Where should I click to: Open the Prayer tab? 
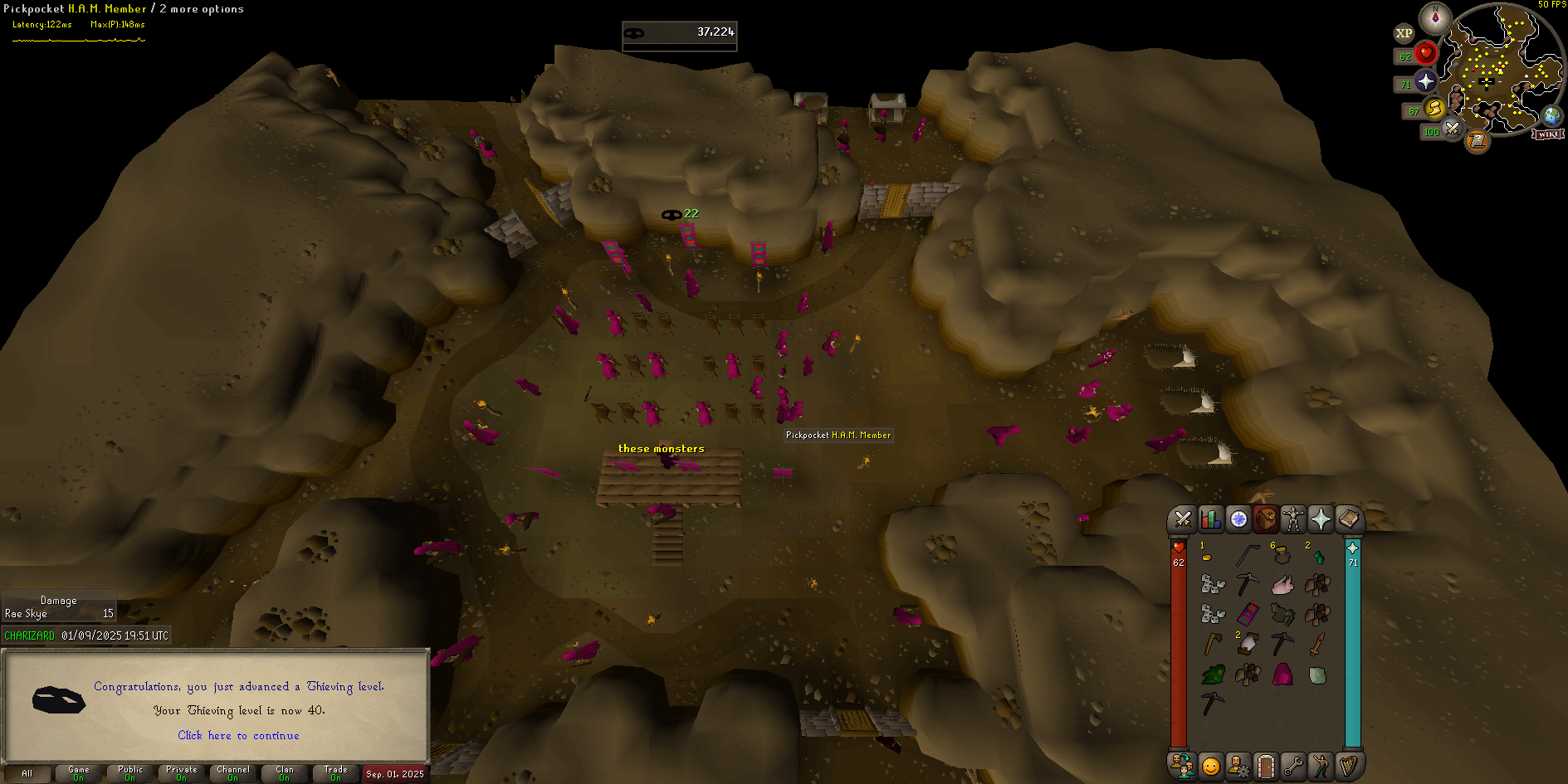pos(1321,519)
